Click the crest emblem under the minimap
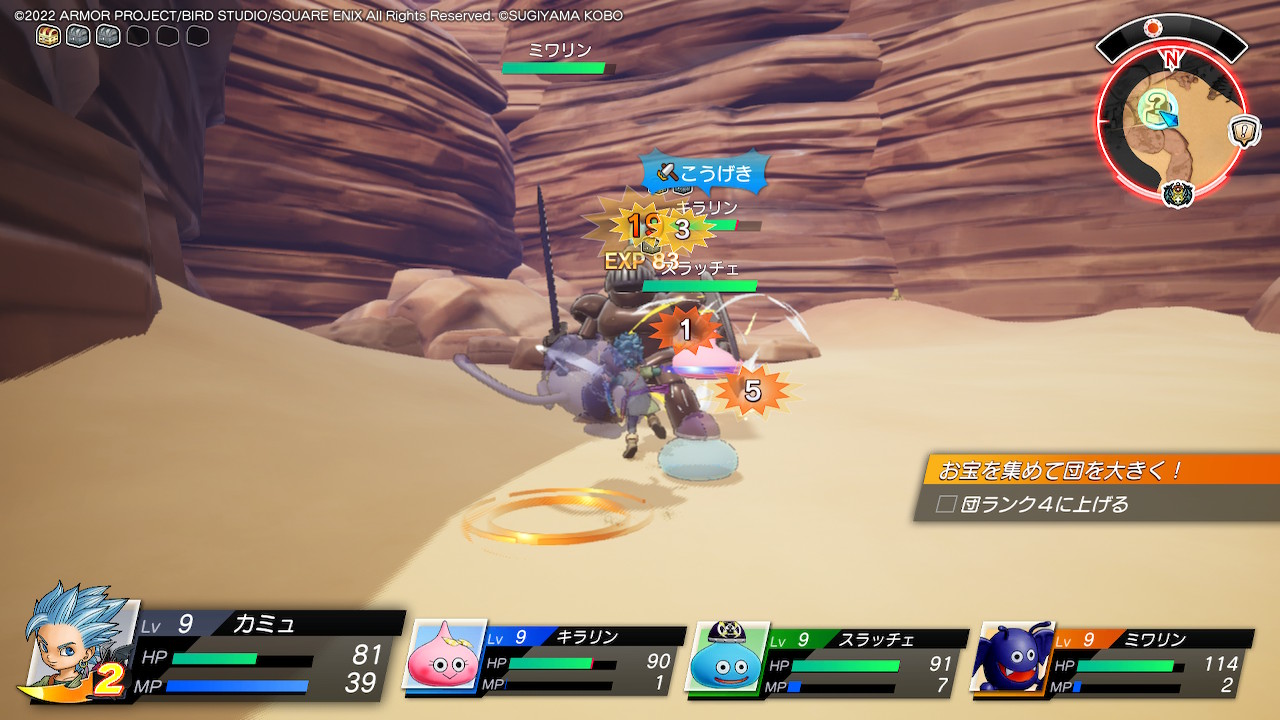 pos(1179,193)
